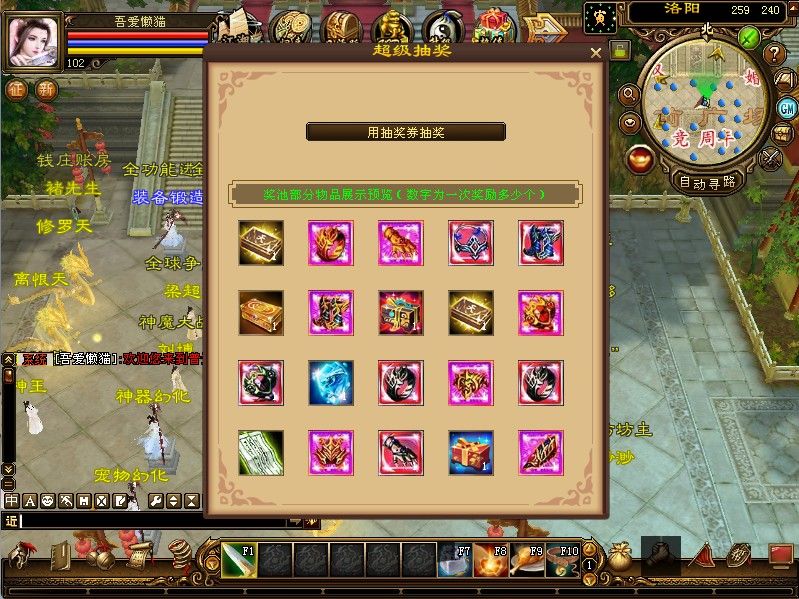Viewport: 799px width, 599px height.
Task: Select the blue gift box prize
Action: pyautogui.click(x=471, y=452)
